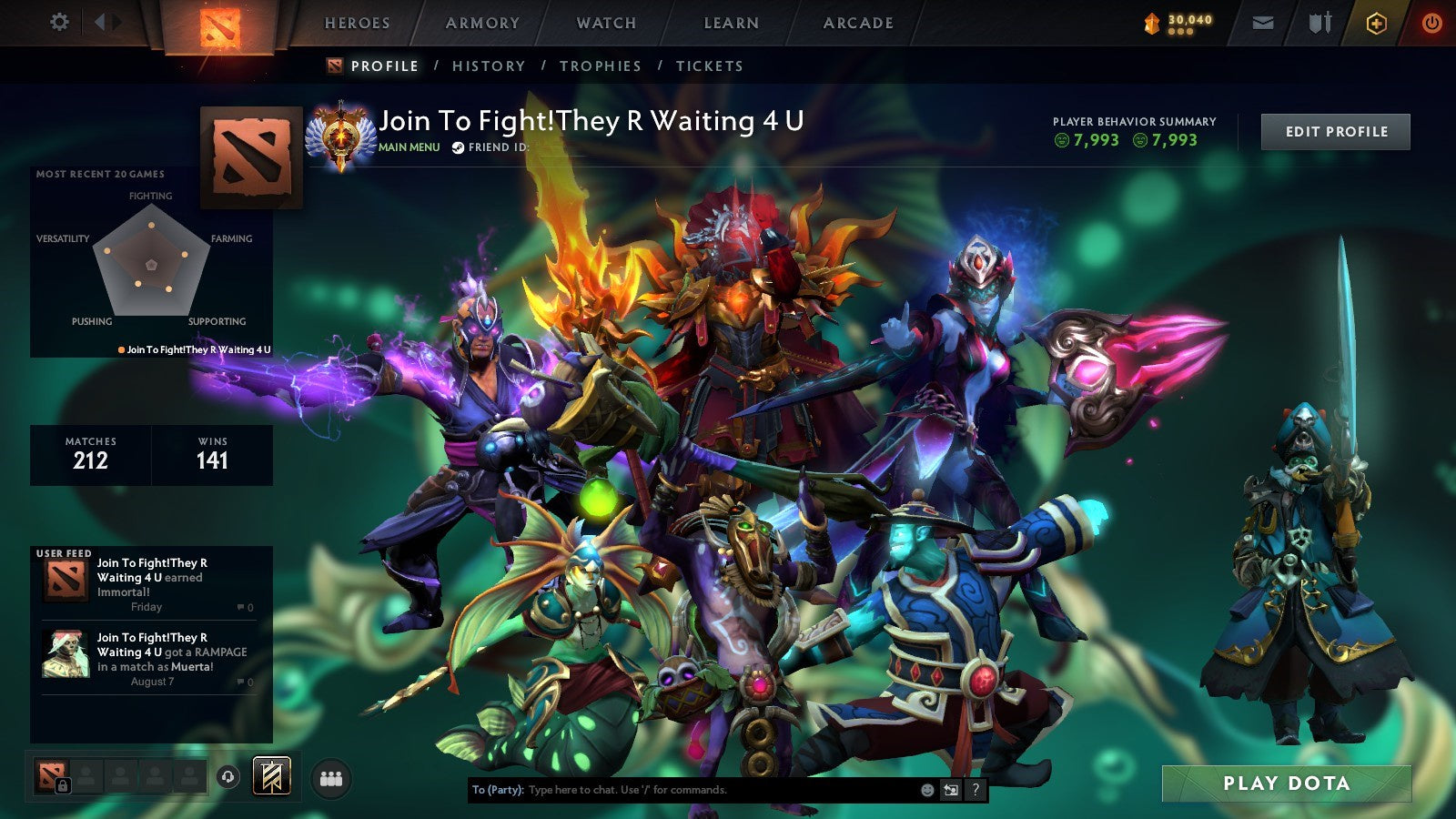Open the Armory from the top navigation
The height and width of the screenshot is (819, 1456).
(482, 23)
